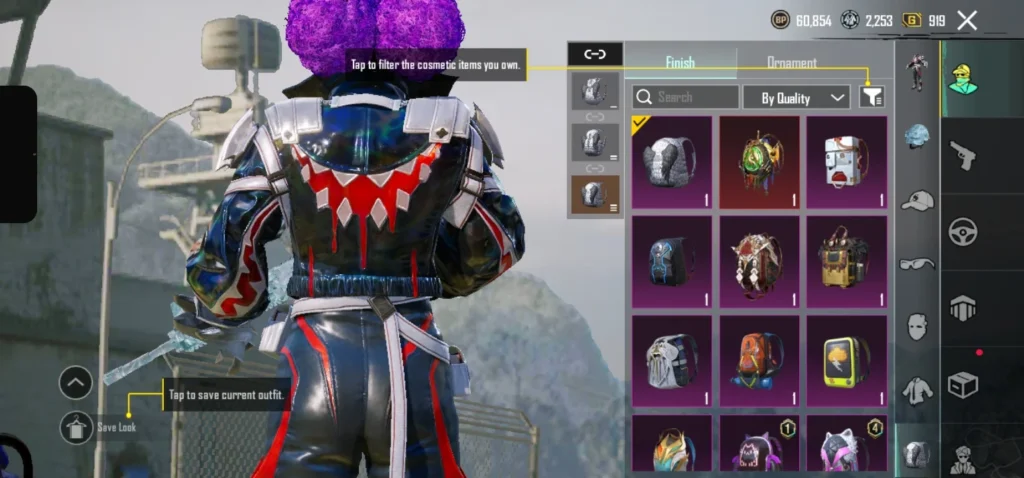The width and height of the screenshot is (1024, 478).
Task: Switch to the Ornament tab
Action: pyautogui.click(x=791, y=62)
